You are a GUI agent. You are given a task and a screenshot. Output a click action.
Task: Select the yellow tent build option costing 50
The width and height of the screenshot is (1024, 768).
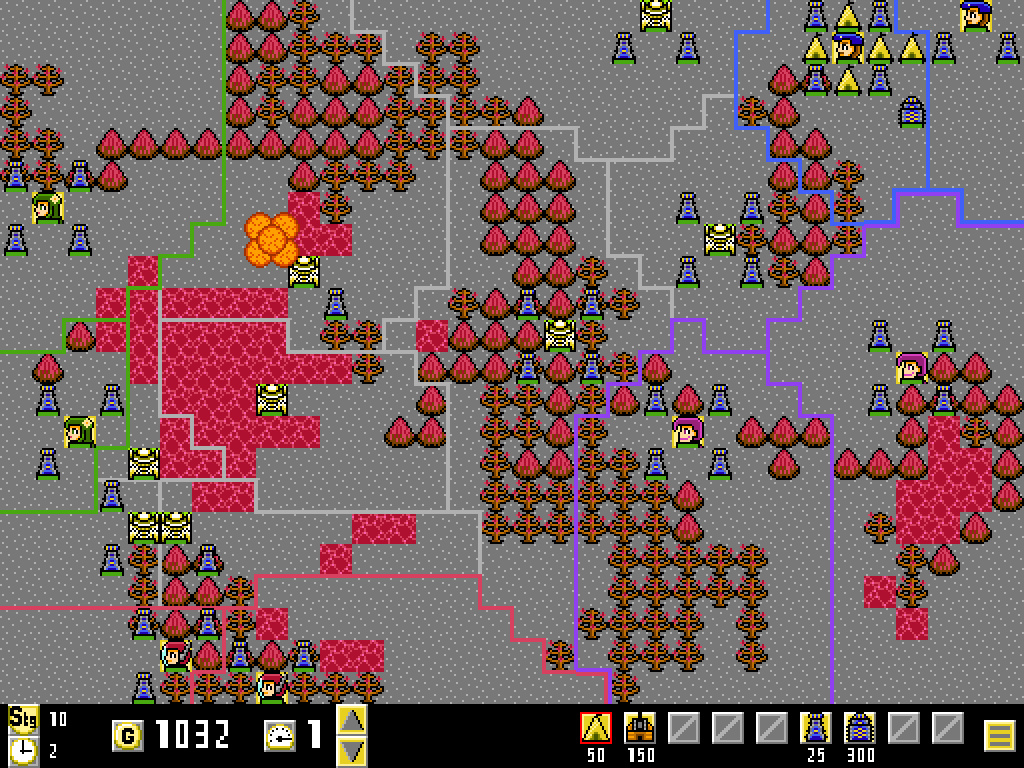tap(596, 728)
